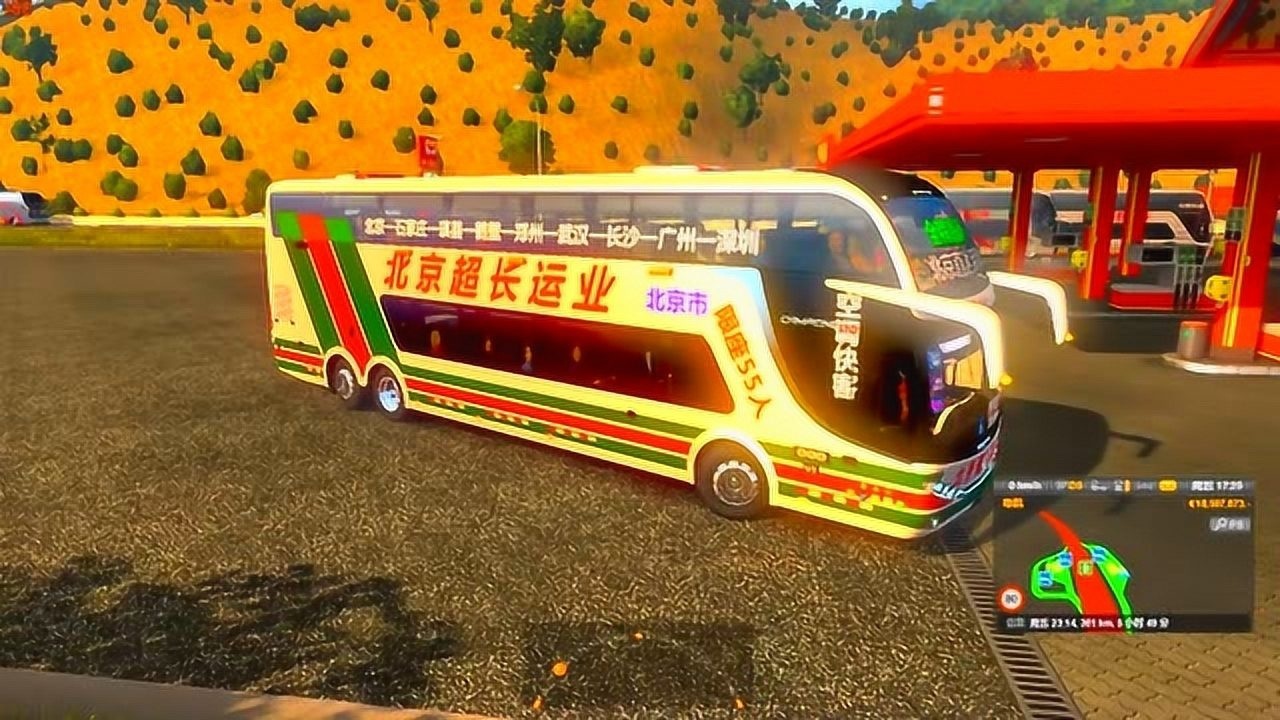Screen dimensions: 1280x720
Task: Toggle the speed limit 80 warning sign
Action: [x=1012, y=596]
